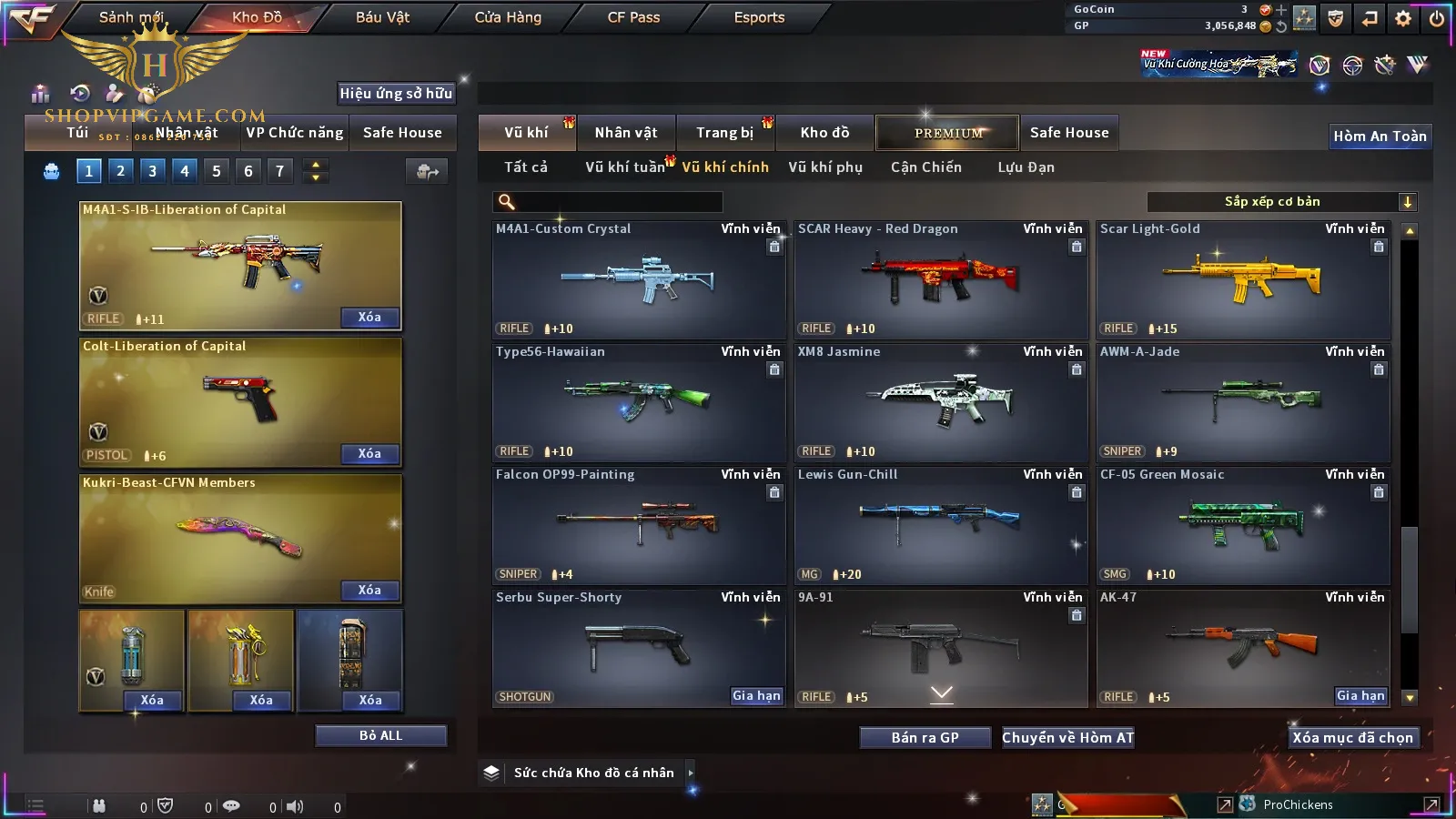Open the gear settings icon
Screen dimensions: 1456x819
[1403, 17]
